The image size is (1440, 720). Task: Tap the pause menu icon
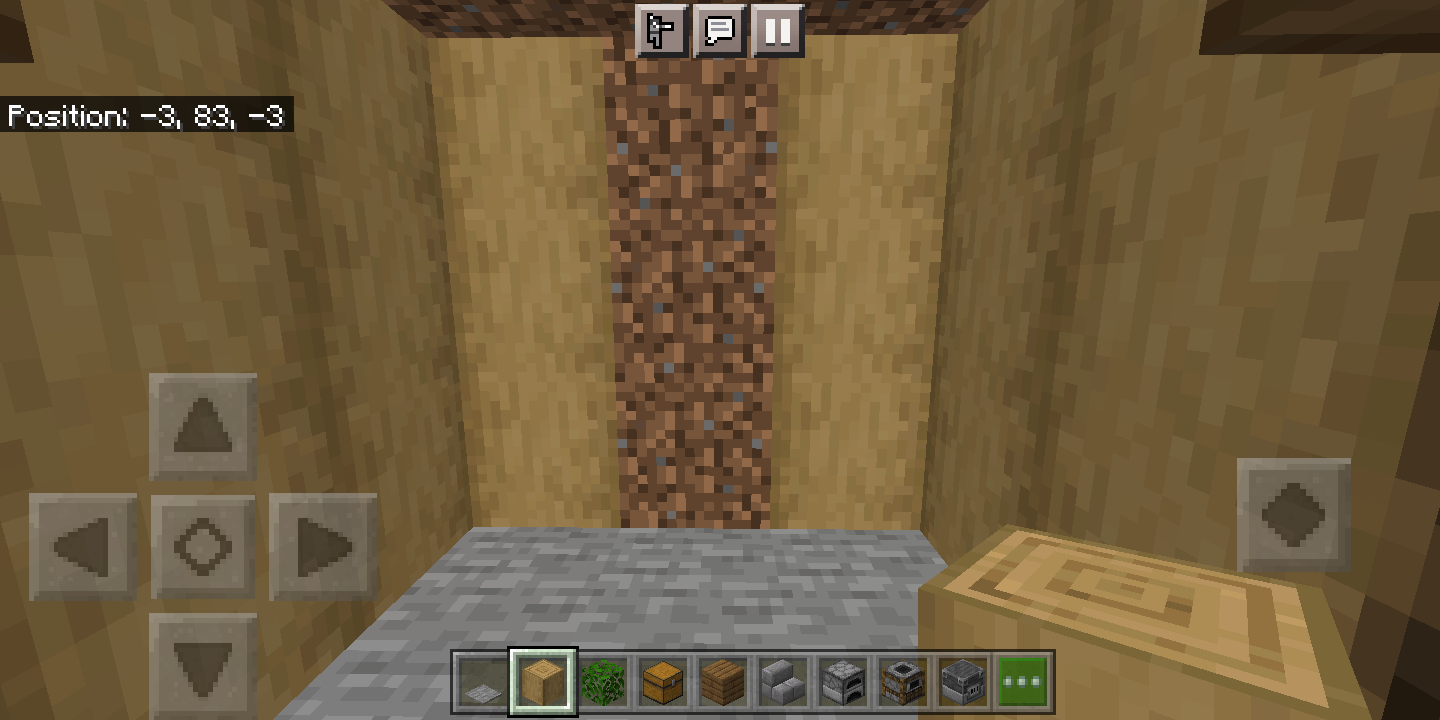pos(777,31)
